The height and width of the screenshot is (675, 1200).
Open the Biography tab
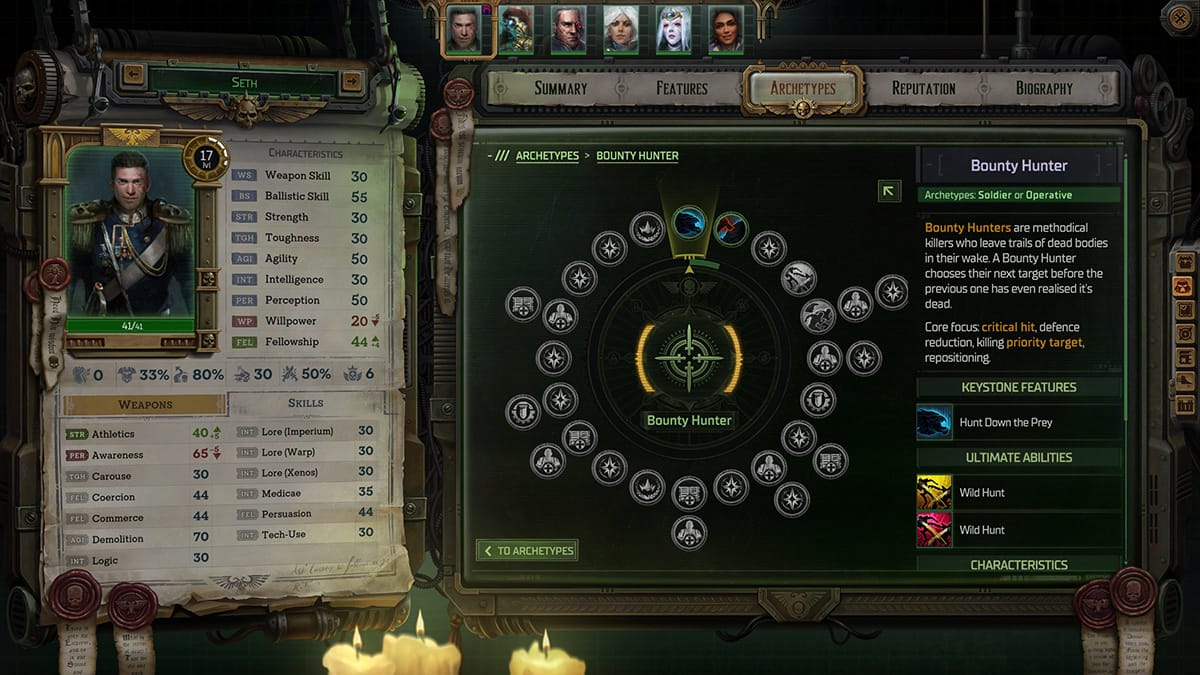1044,88
